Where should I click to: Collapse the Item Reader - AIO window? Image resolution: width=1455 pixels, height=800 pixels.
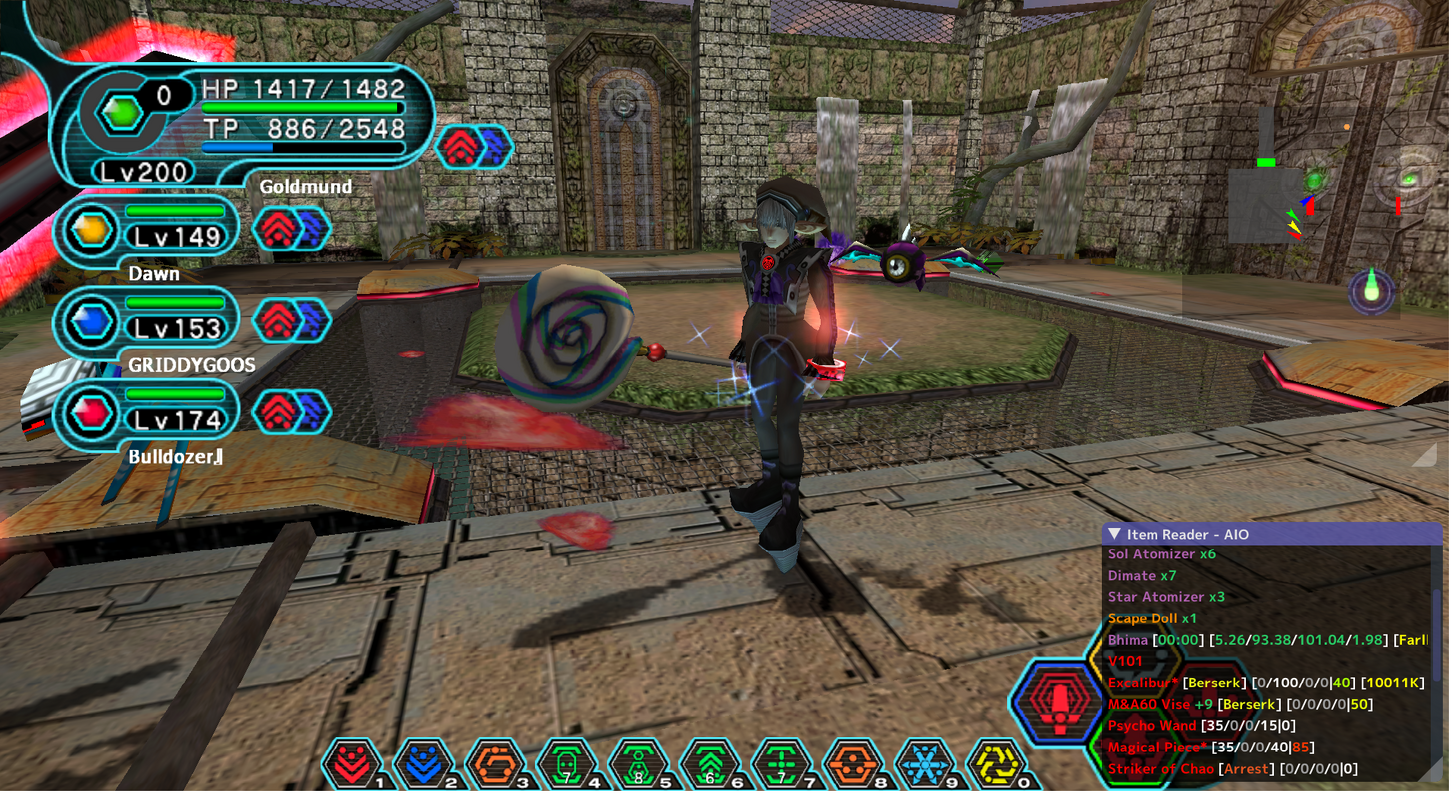click(1115, 535)
